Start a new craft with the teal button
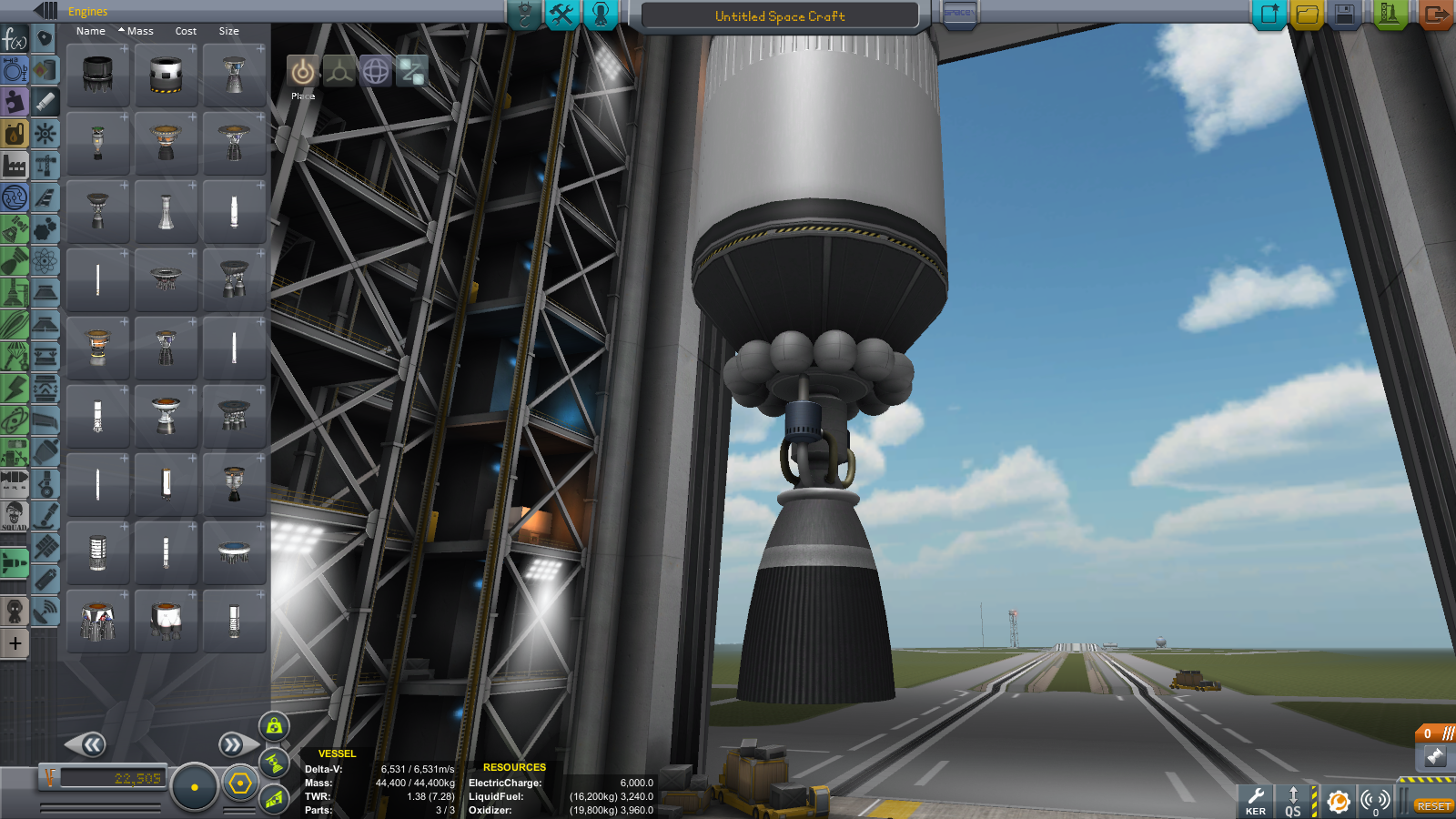Image resolution: width=1456 pixels, height=819 pixels. click(x=1269, y=15)
